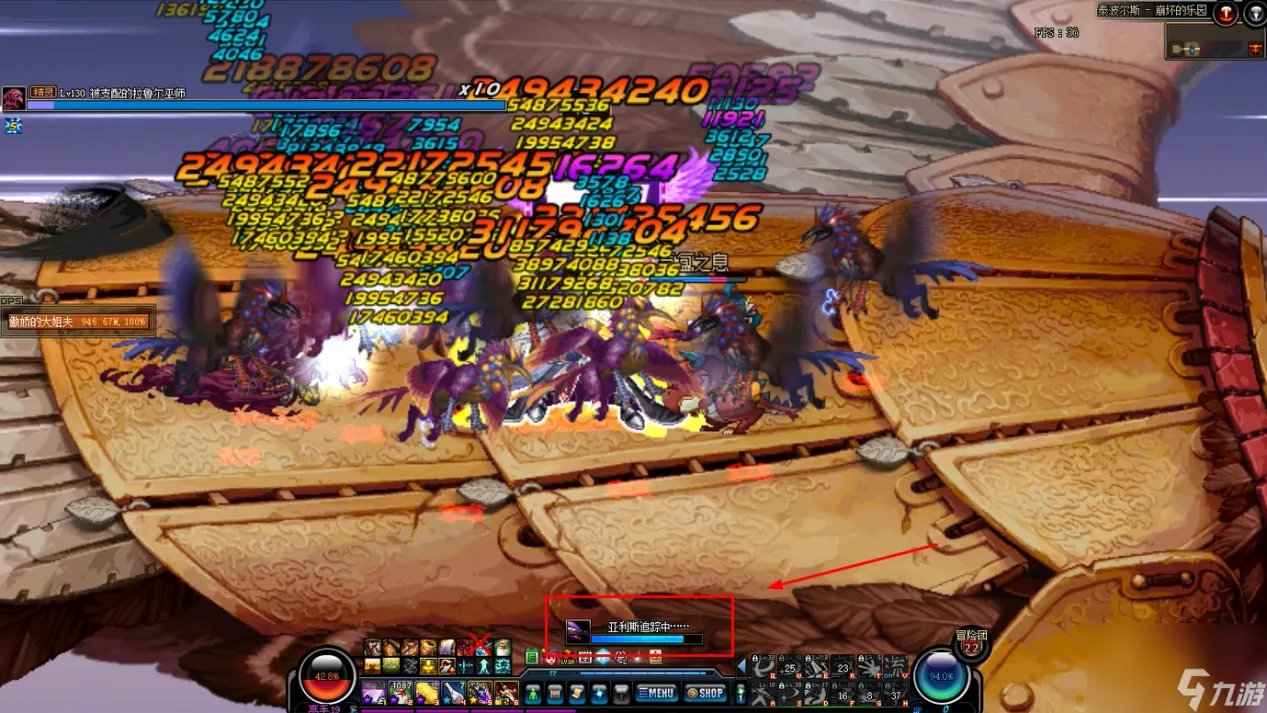Select the boss portrait on the HP bar
The width and height of the screenshot is (1267, 713).
(x=14, y=98)
